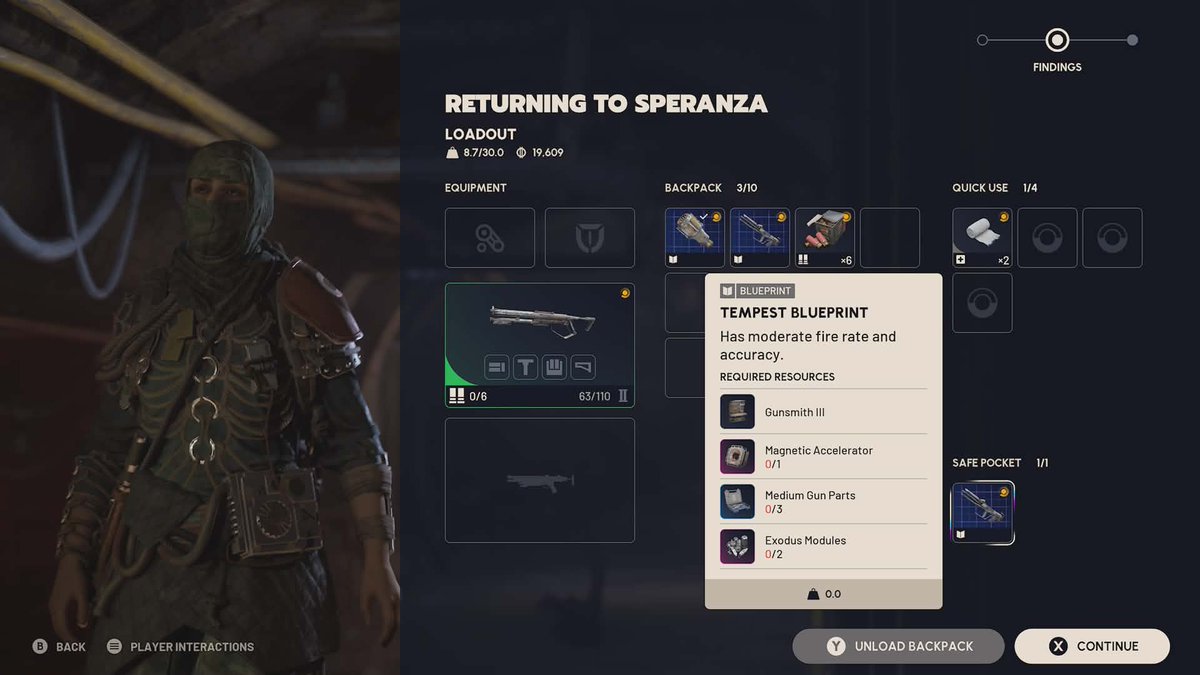Unload the backpack contents
The height and width of the screenshot is (675, 1200).
(x=898, y=646)
